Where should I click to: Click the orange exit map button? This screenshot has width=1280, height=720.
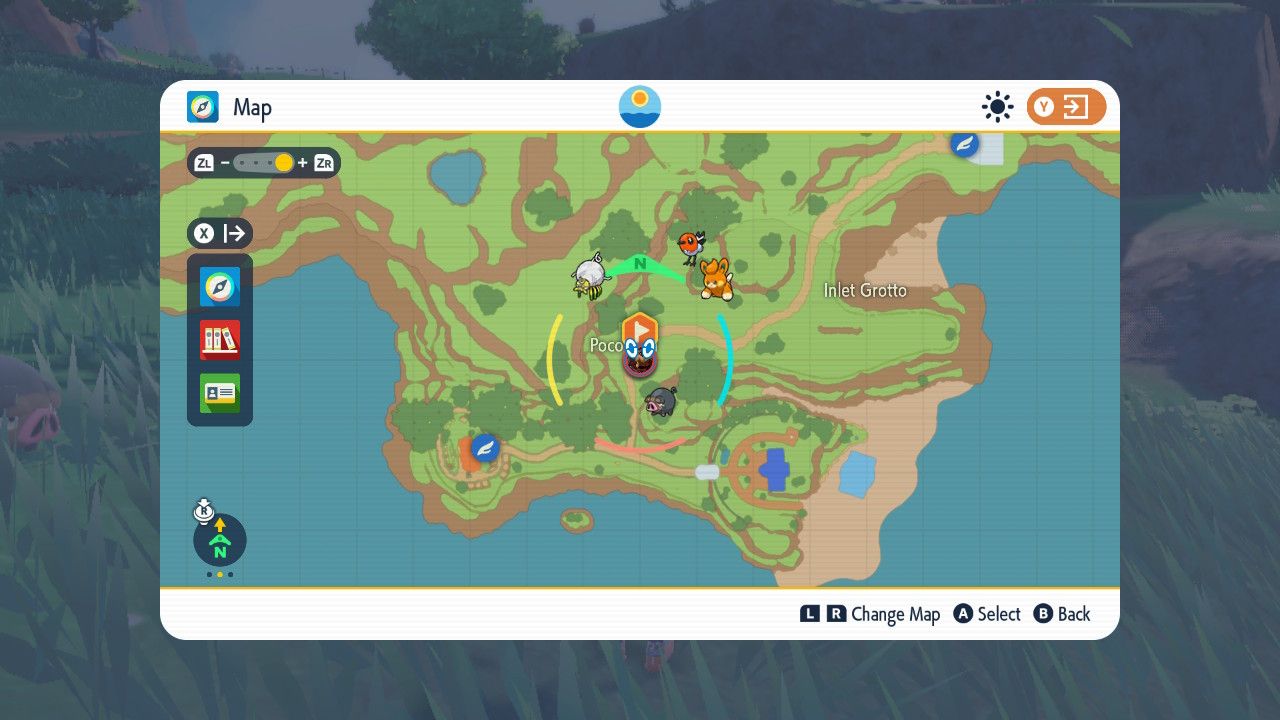click(x=1065, y=108)
